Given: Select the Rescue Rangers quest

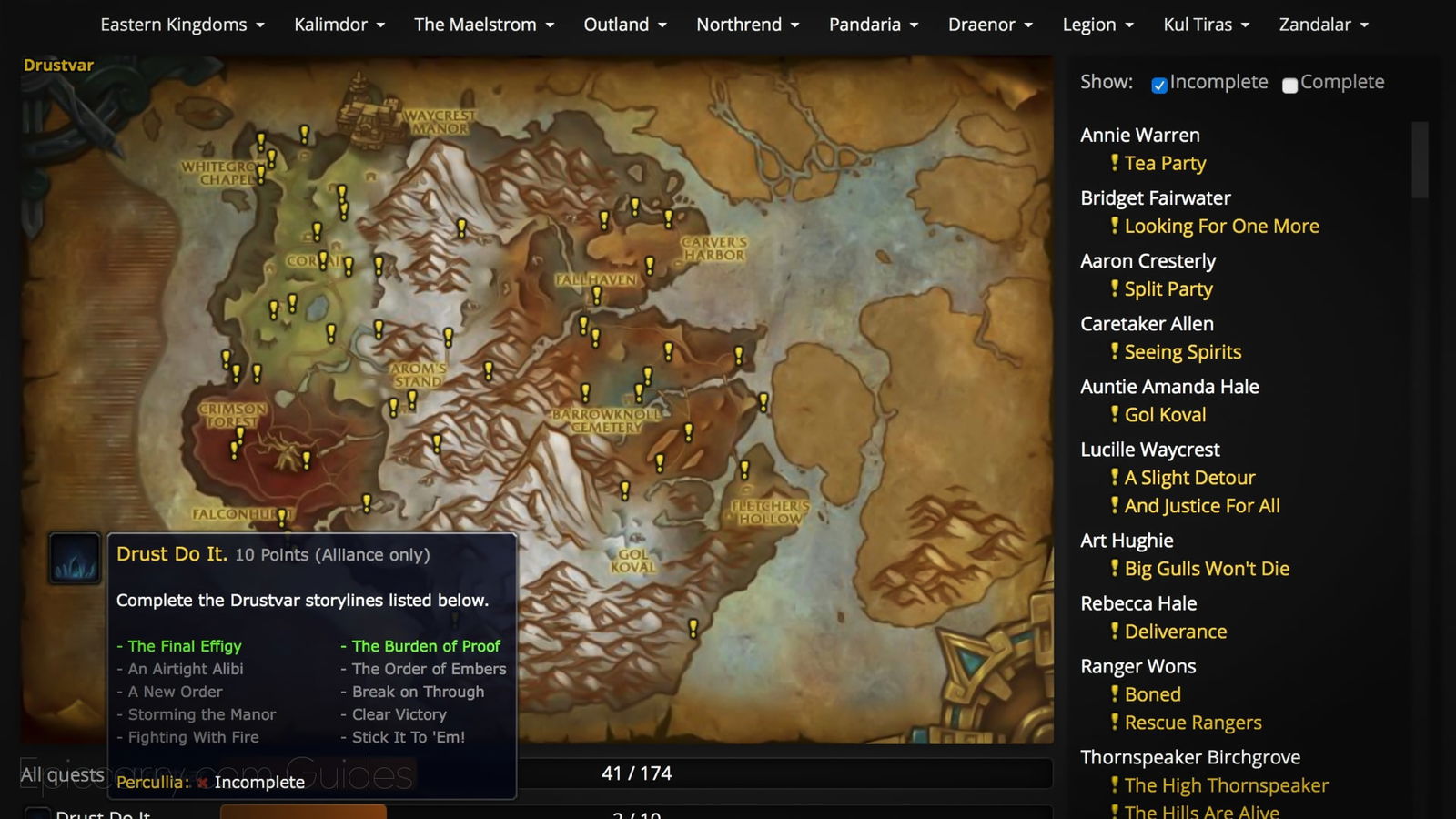Looking at the screenshot, I should 1193,723.
